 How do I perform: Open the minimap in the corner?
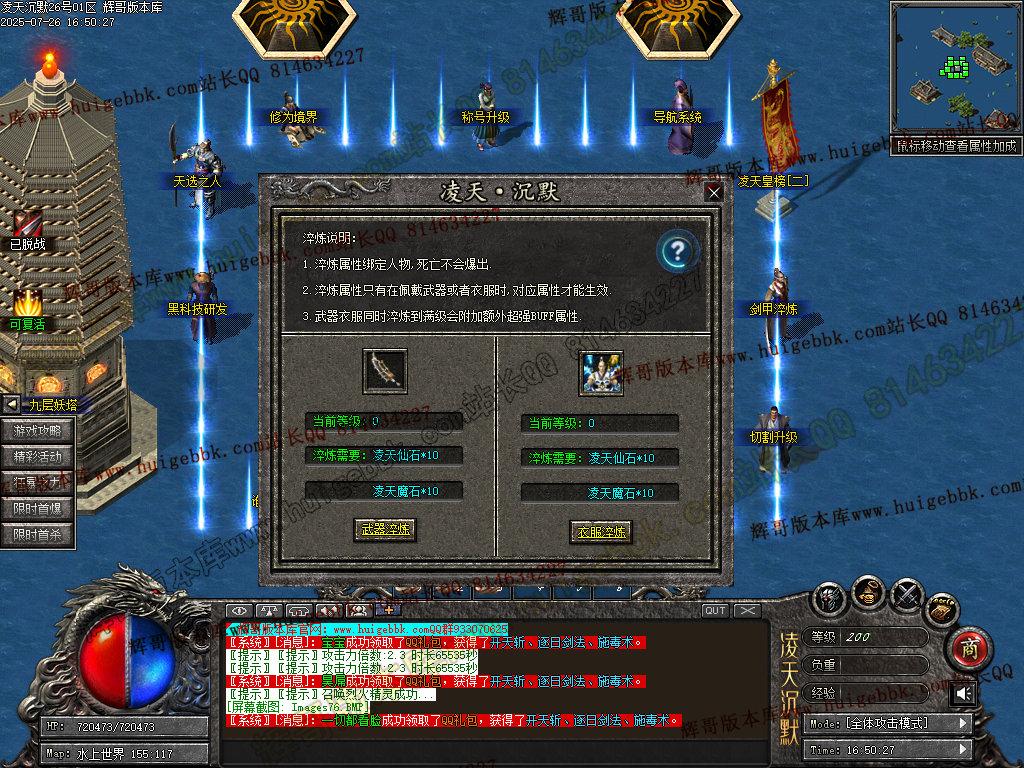[954, 68]
